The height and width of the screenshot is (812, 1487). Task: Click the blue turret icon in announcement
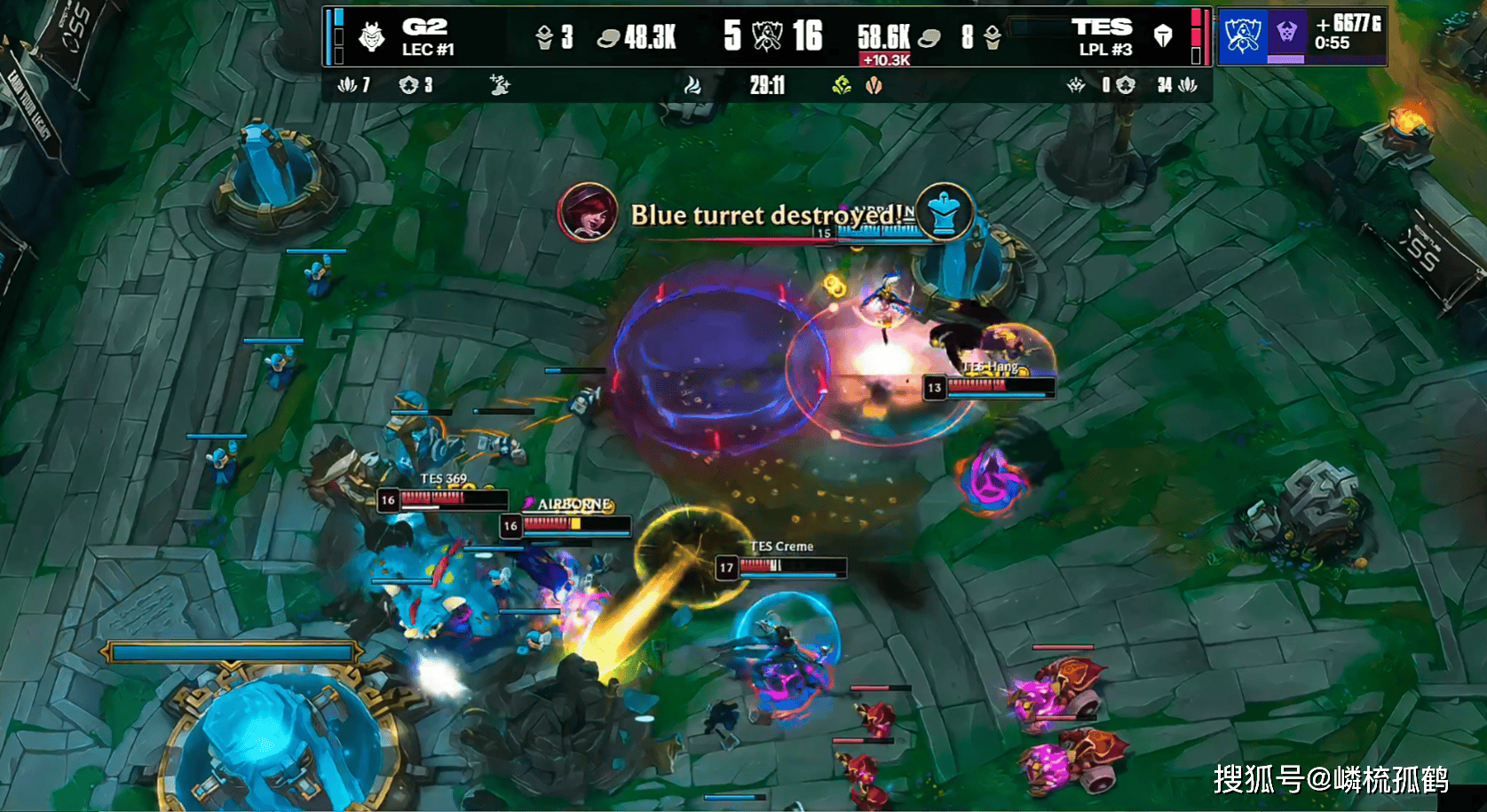pos(944,212)
